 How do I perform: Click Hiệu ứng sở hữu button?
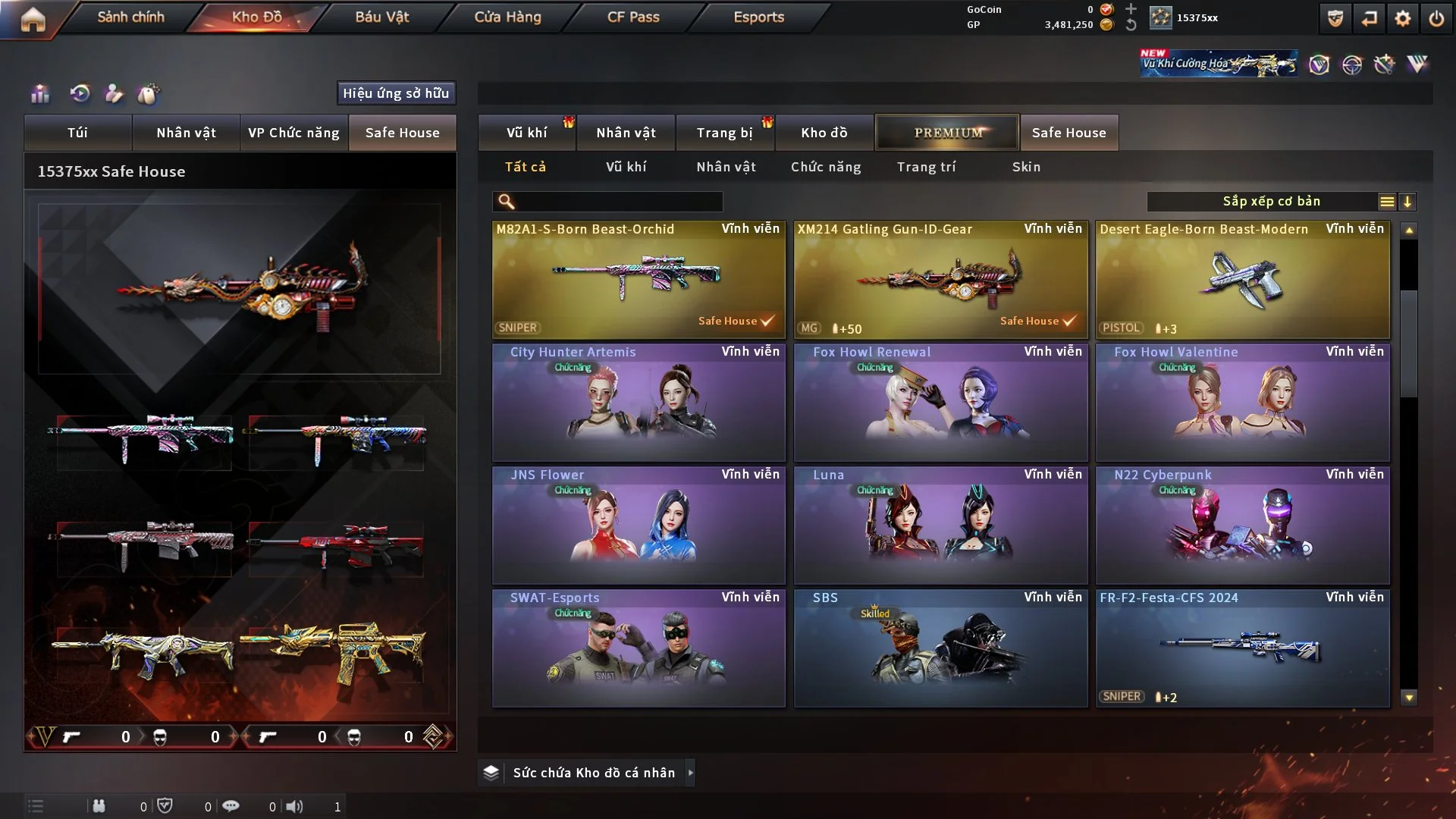pyautogui.click(x=396, y=93)
